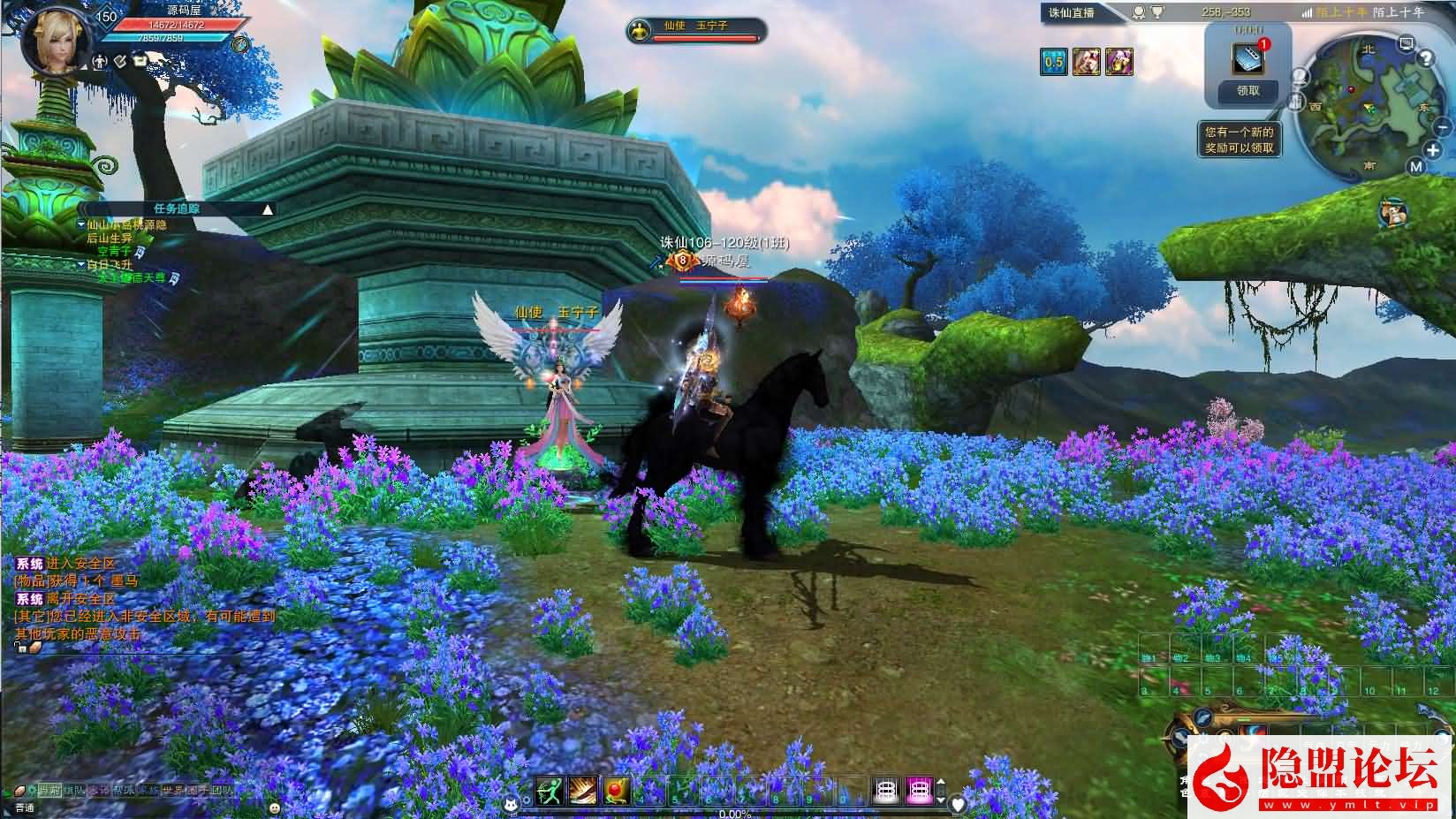This screenshot has width=1456, height=819.
Task: Claim the reward with the 领取 button
Action: 1247,90
